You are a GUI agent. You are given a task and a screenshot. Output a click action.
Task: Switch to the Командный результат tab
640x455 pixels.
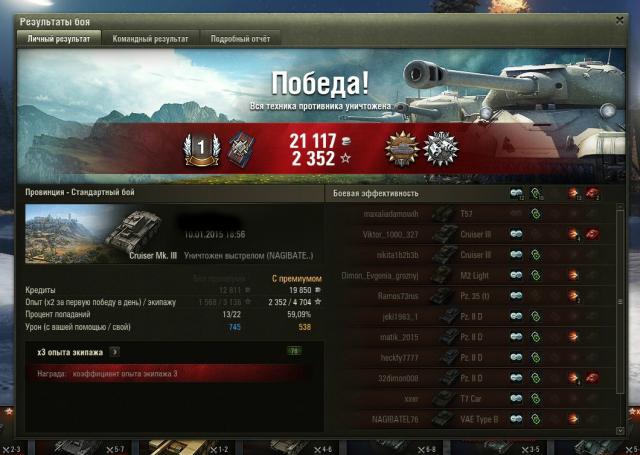point(150,39)
